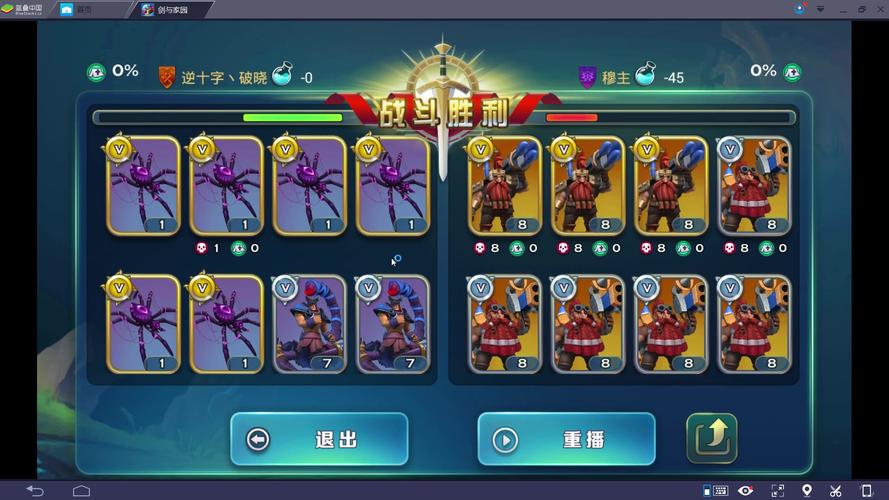Open the green share arrow button
Viewport: 889px width, 500px height.
pyautogui.click(x=711, y=438)
